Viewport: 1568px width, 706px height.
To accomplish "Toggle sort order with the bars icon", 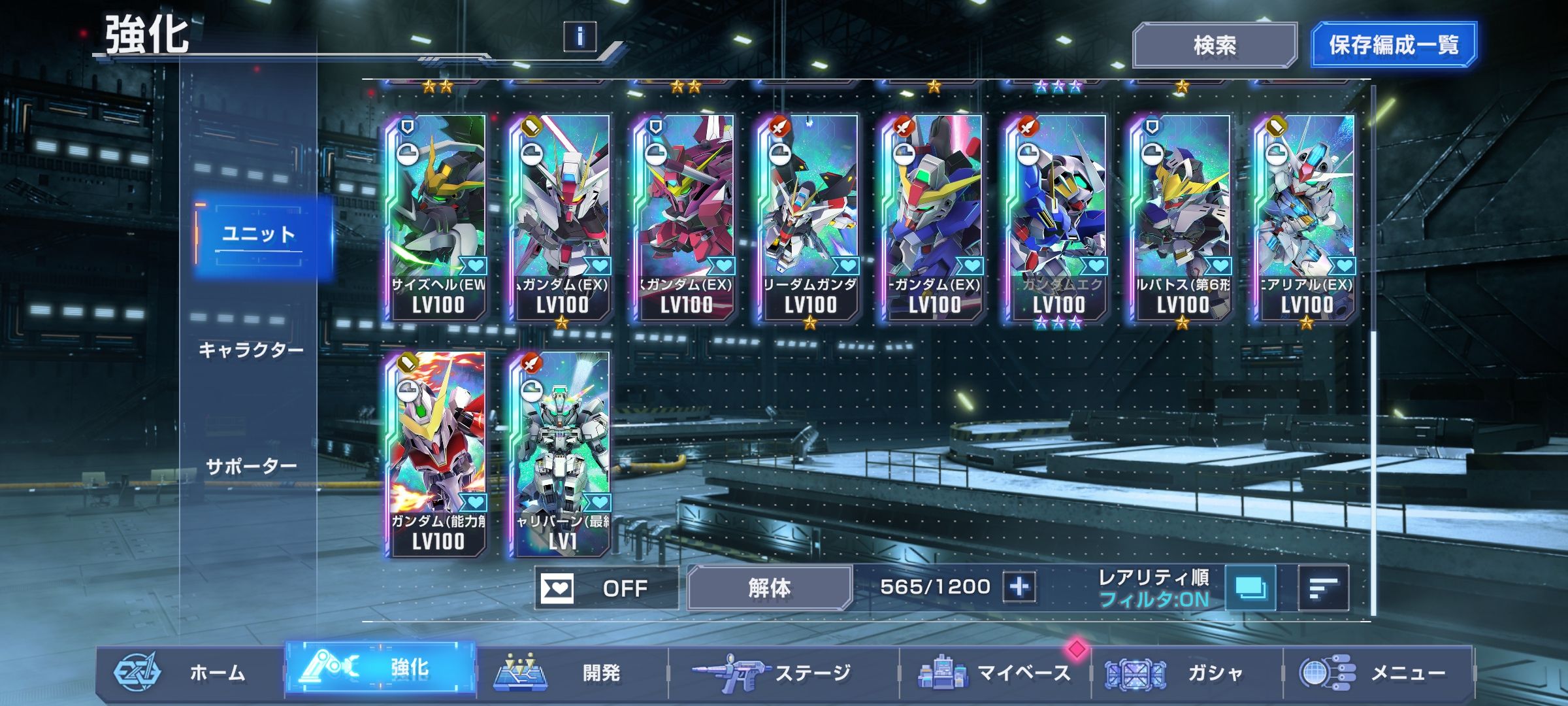I will tap(1323, 588).
